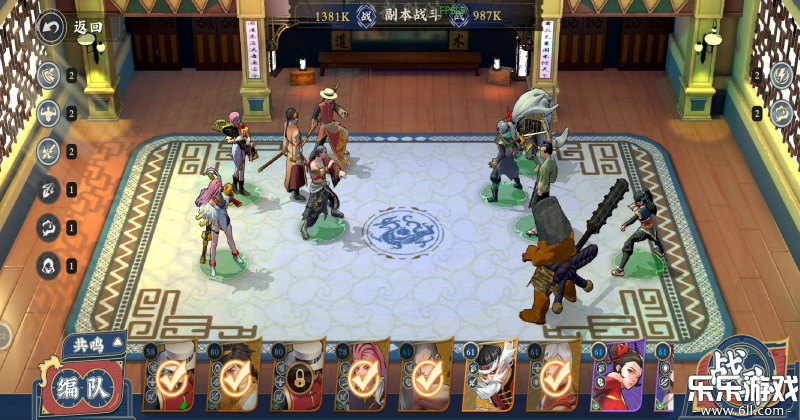Click the 返回 back arrow button
Viewport: 800px width, 420px height.
pyautogui.click(x=50, y=28)
